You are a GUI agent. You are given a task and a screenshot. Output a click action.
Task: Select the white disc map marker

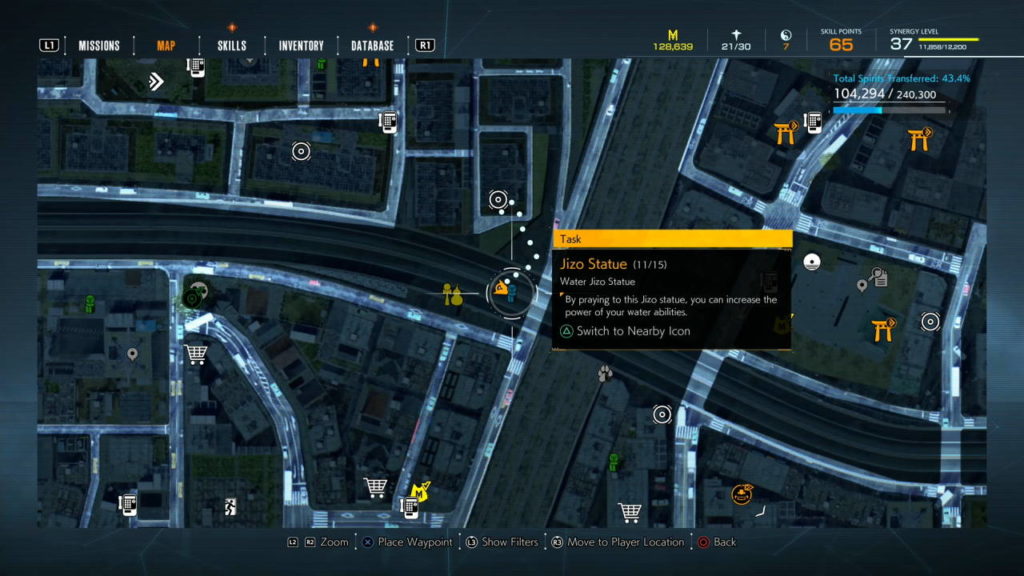(x=812, y=263)
